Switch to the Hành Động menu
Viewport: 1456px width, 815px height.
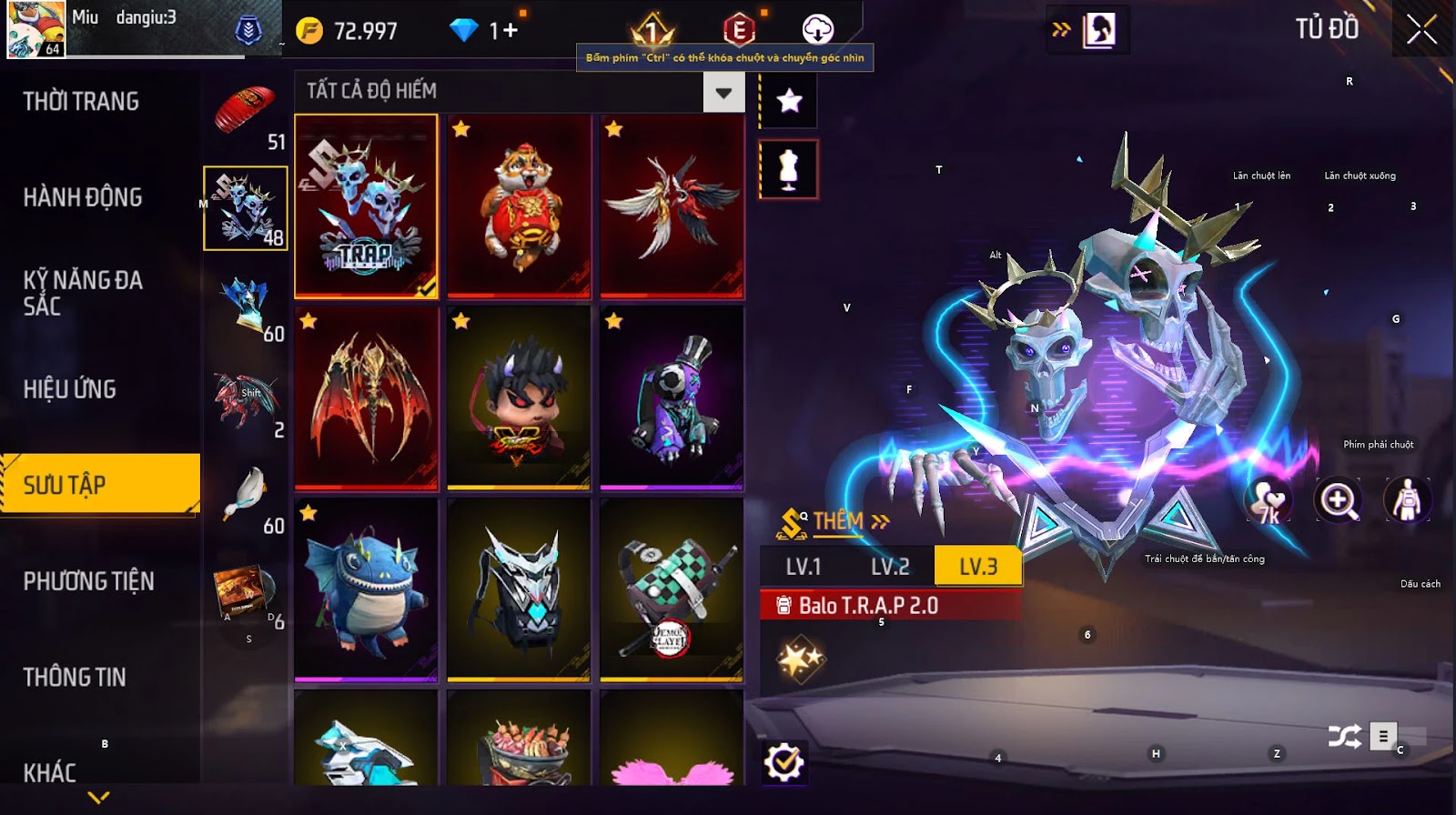click(x=83, y=197)
